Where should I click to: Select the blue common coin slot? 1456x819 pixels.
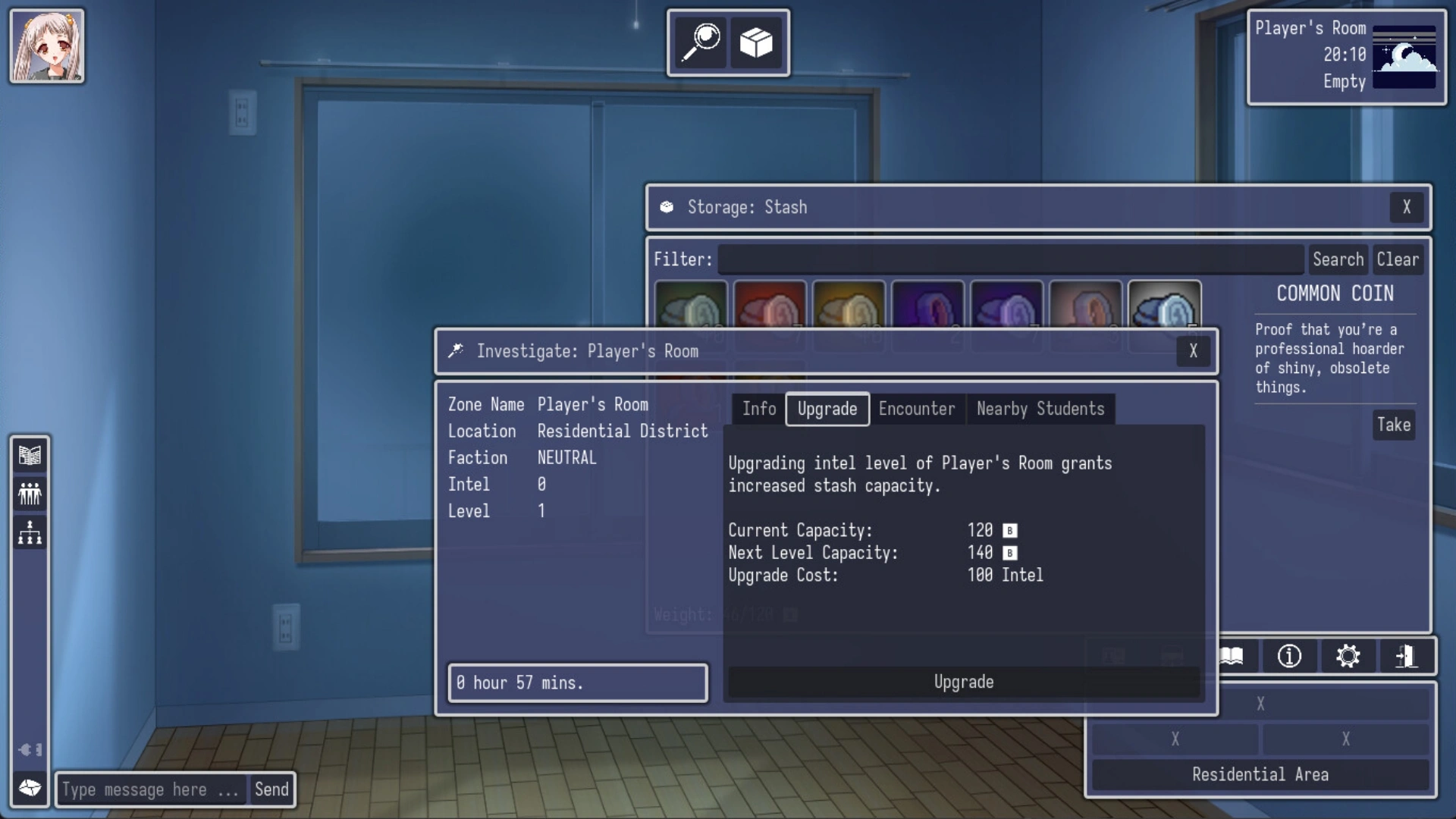pos(1164,305)
